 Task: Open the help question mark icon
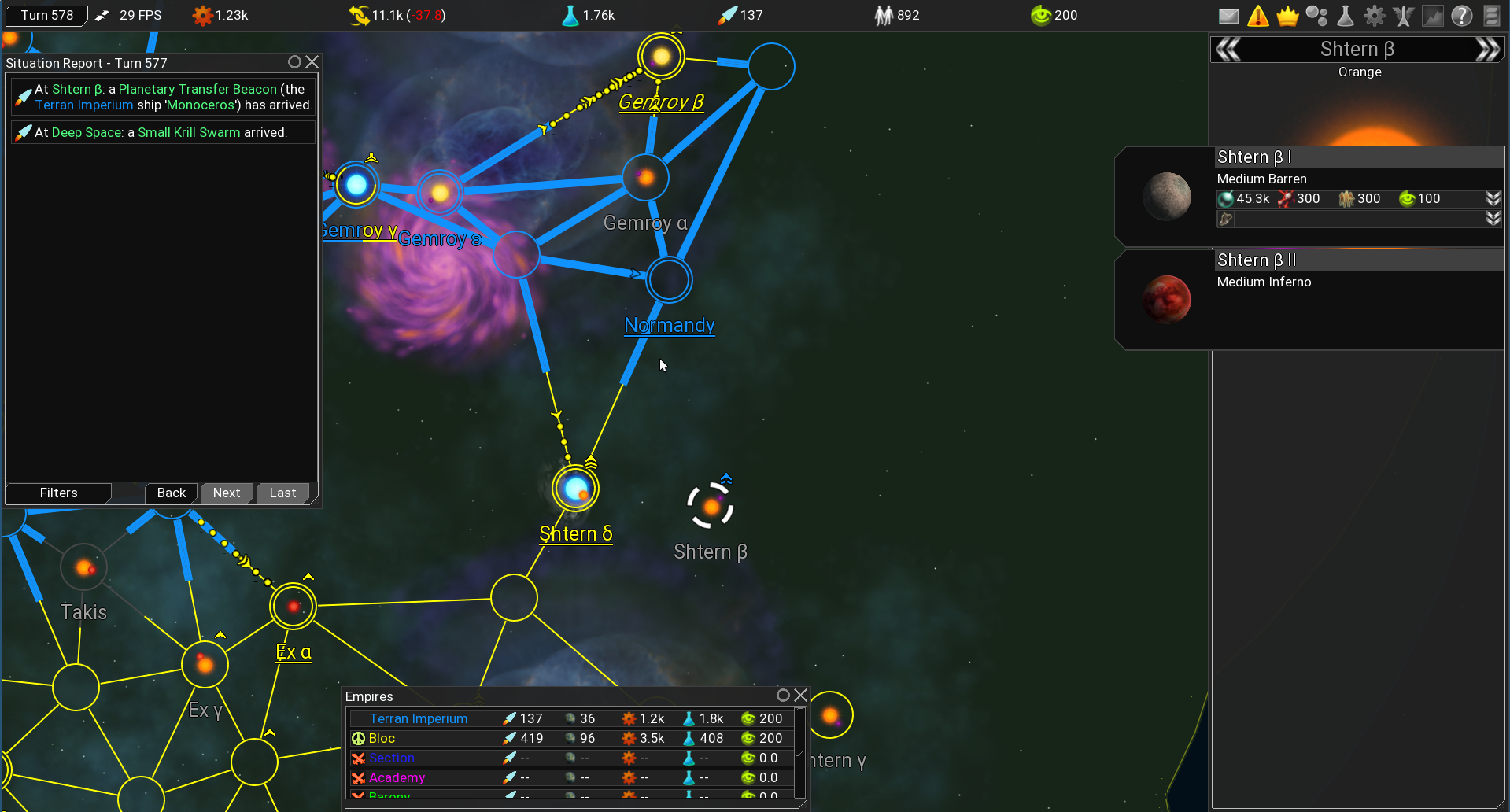coord(1462,15)
